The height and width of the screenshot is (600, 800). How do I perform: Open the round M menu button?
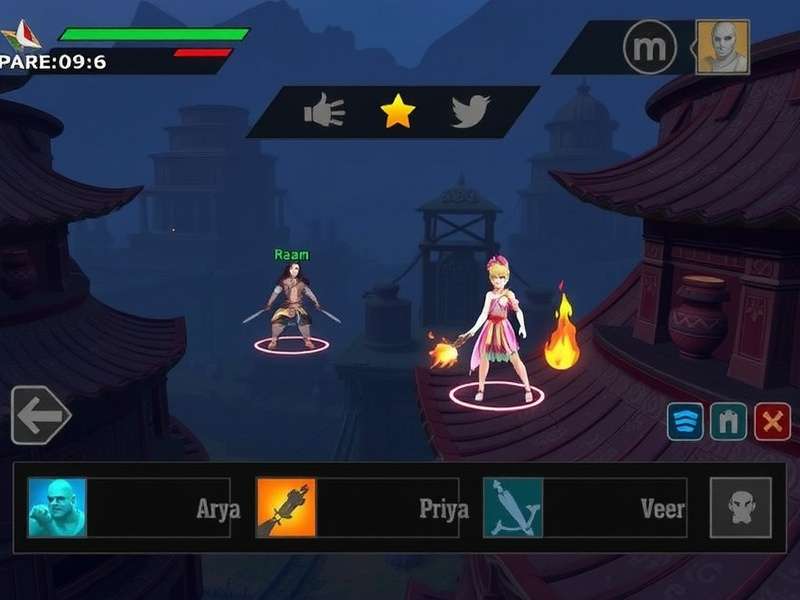pos(650,46)
